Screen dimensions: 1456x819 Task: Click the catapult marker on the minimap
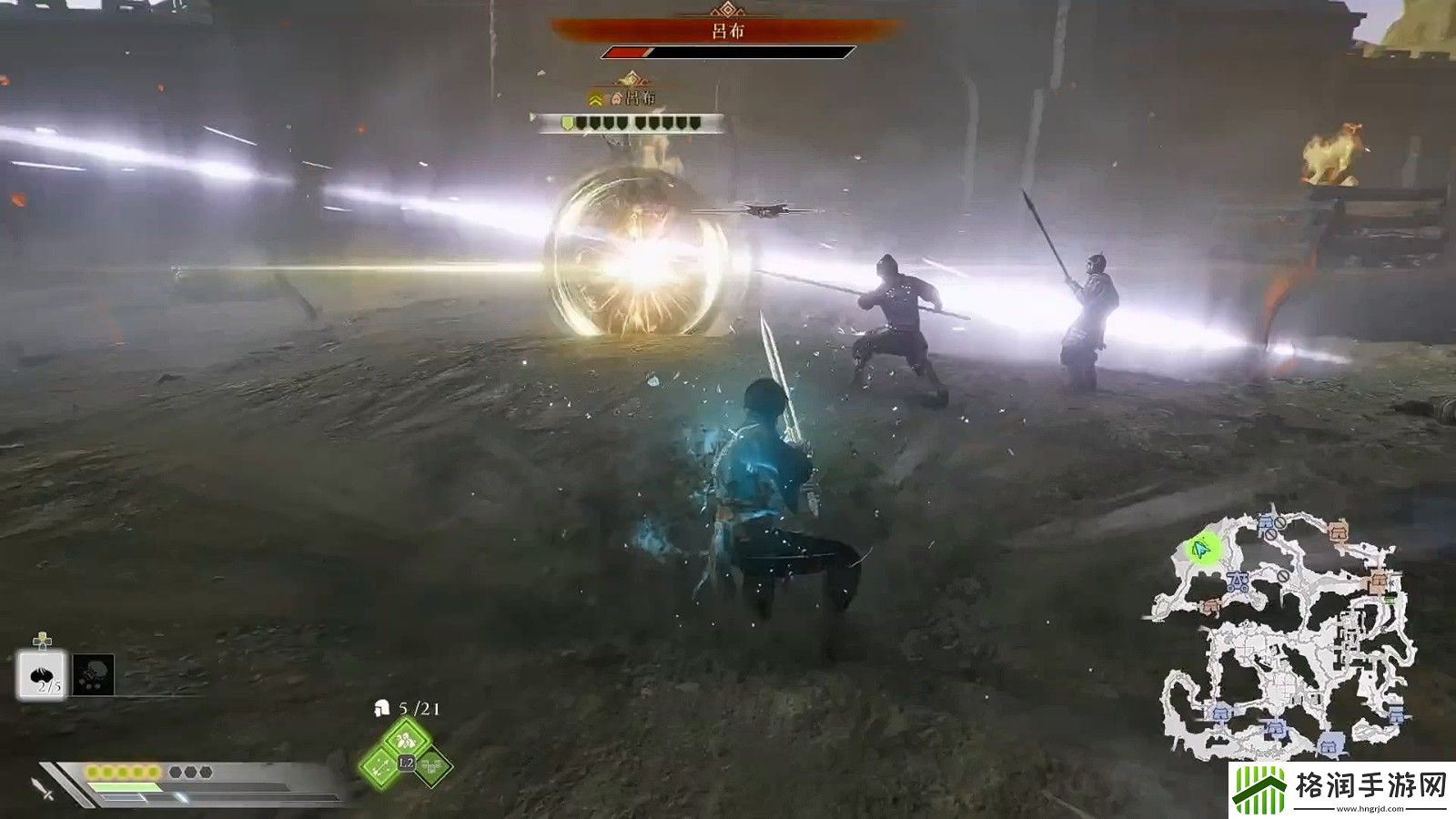click(1237, 581)
